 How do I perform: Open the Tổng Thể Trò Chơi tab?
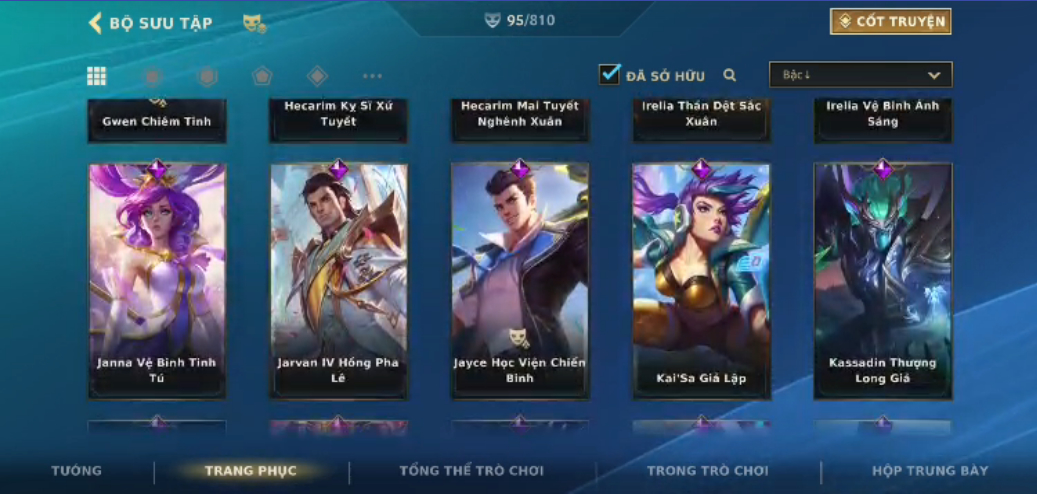(472, 471)
